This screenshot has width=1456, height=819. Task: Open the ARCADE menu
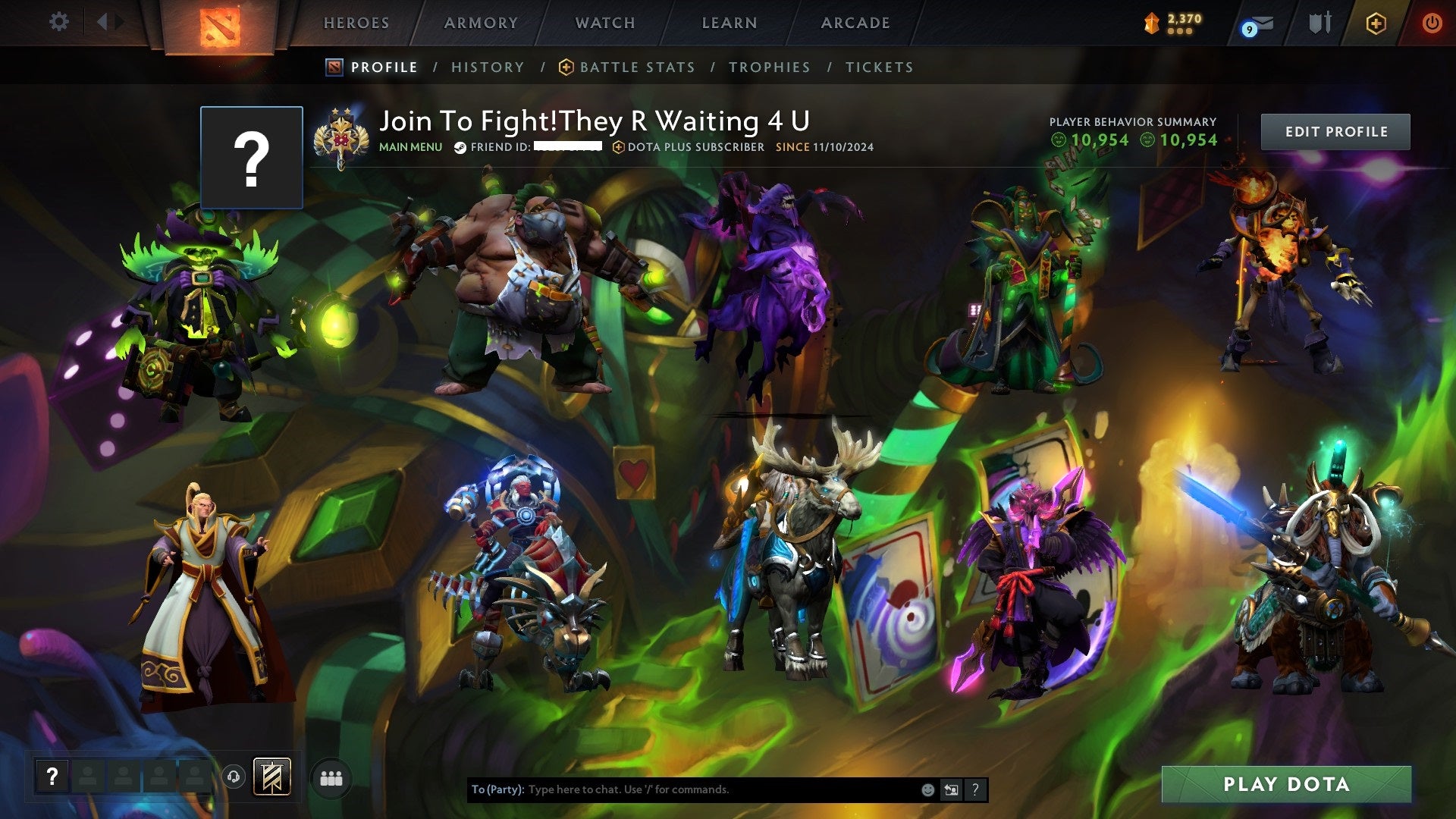point(855,23)
